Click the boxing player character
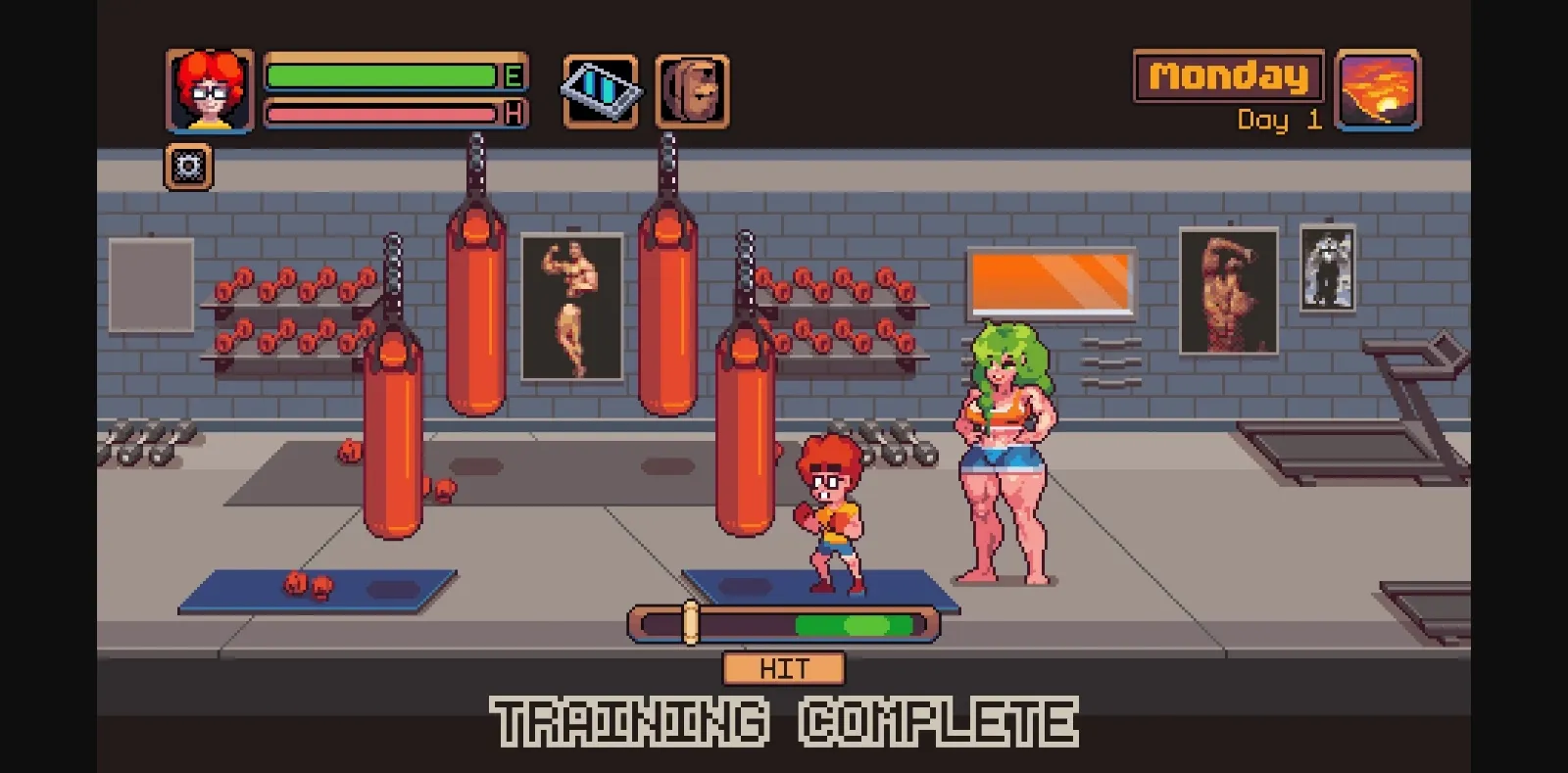 (831, 509)
